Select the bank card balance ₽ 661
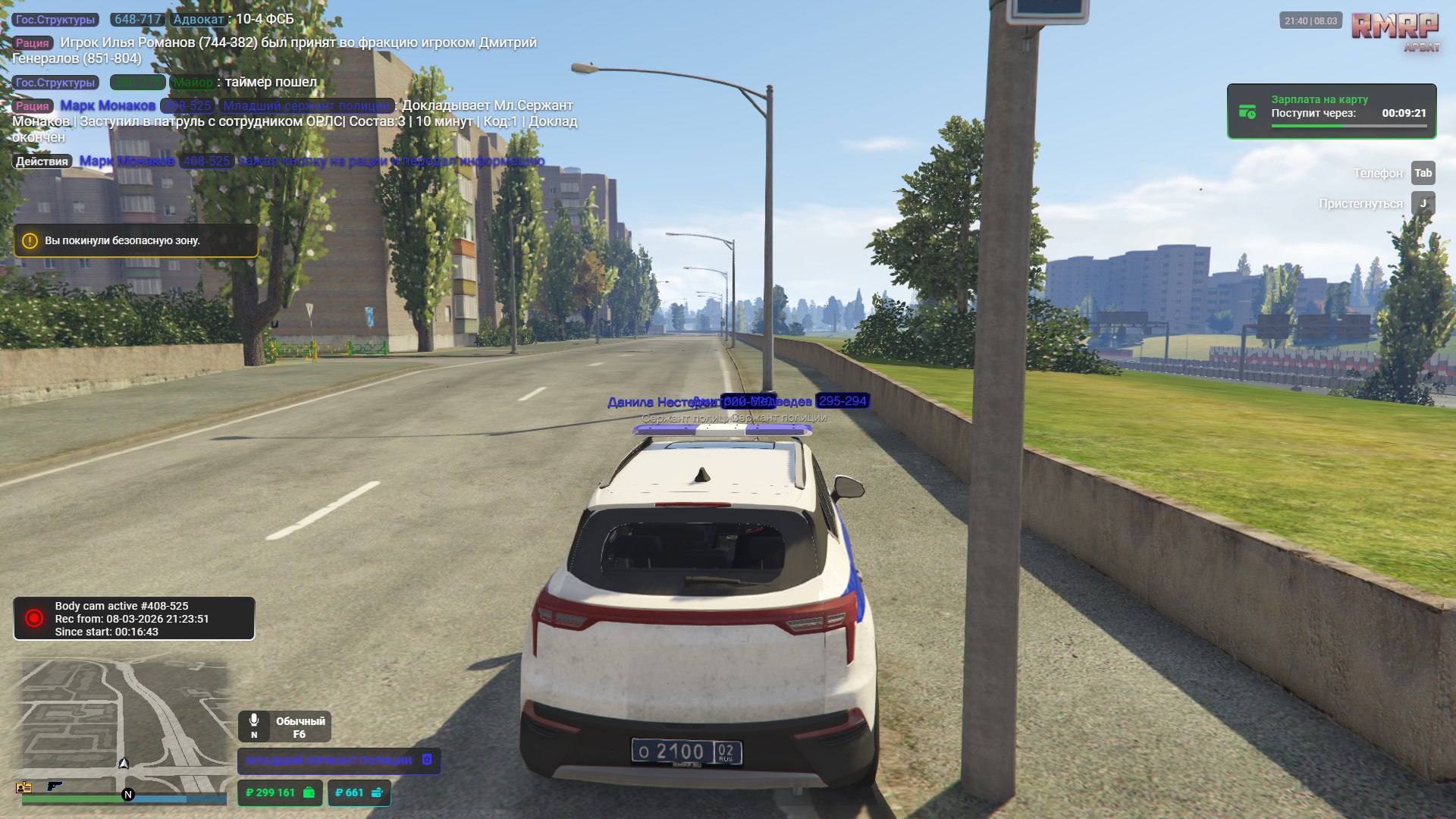The image size is (1456, 819). (359, 792)
